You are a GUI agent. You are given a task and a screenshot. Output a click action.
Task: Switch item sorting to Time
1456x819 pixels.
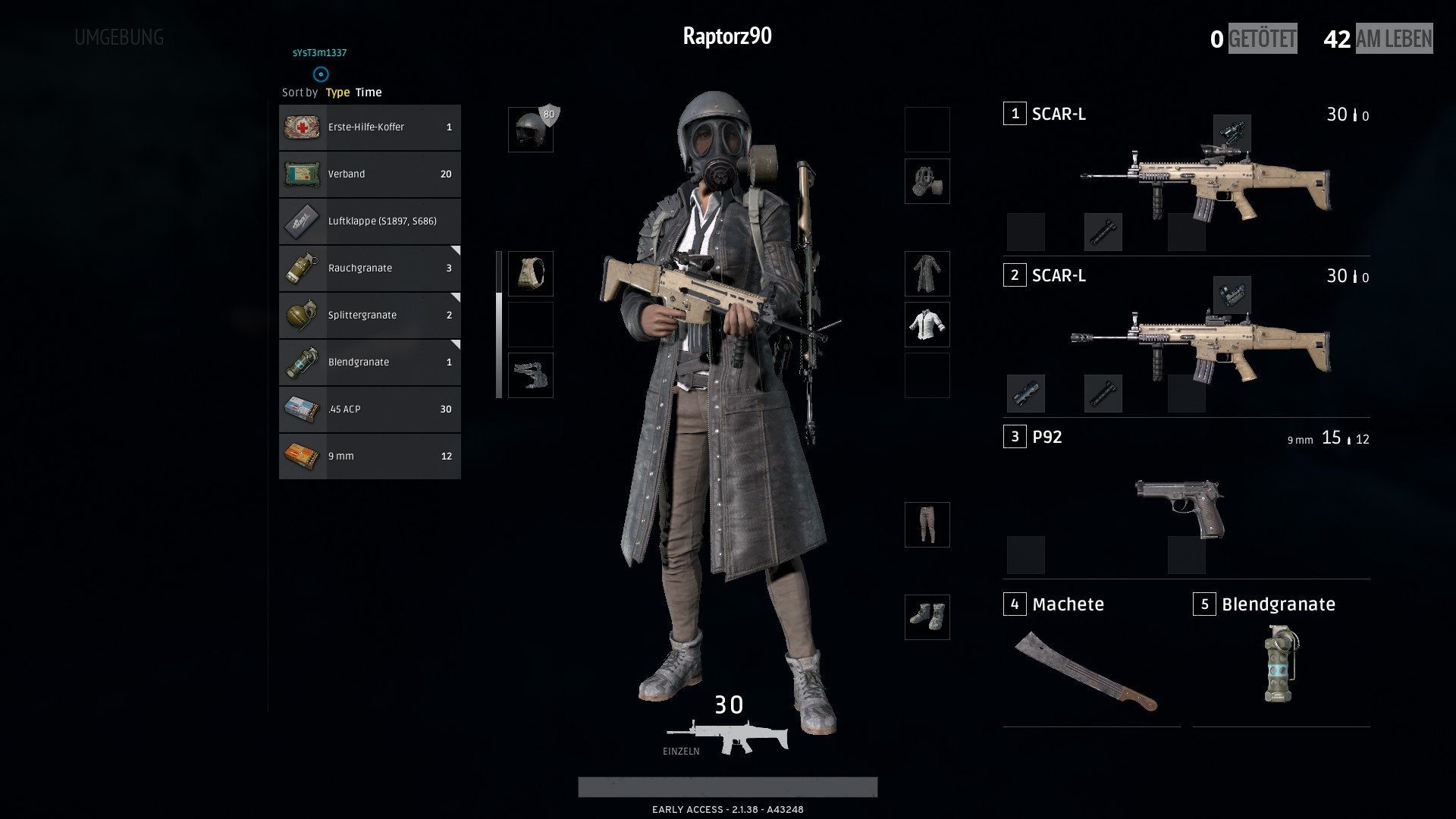(368, 92)
